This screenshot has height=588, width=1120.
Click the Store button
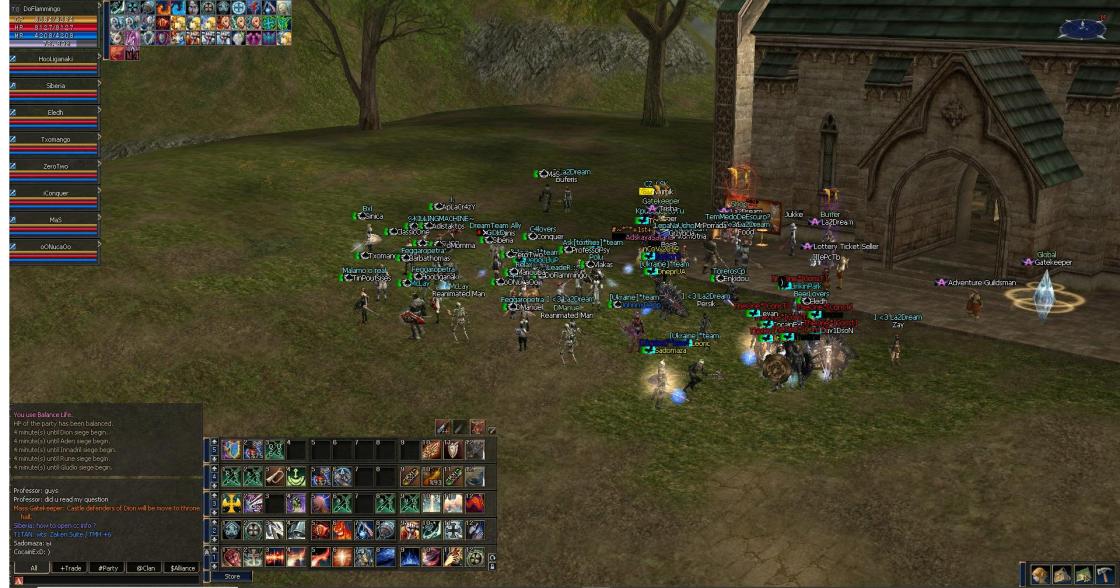232,576
